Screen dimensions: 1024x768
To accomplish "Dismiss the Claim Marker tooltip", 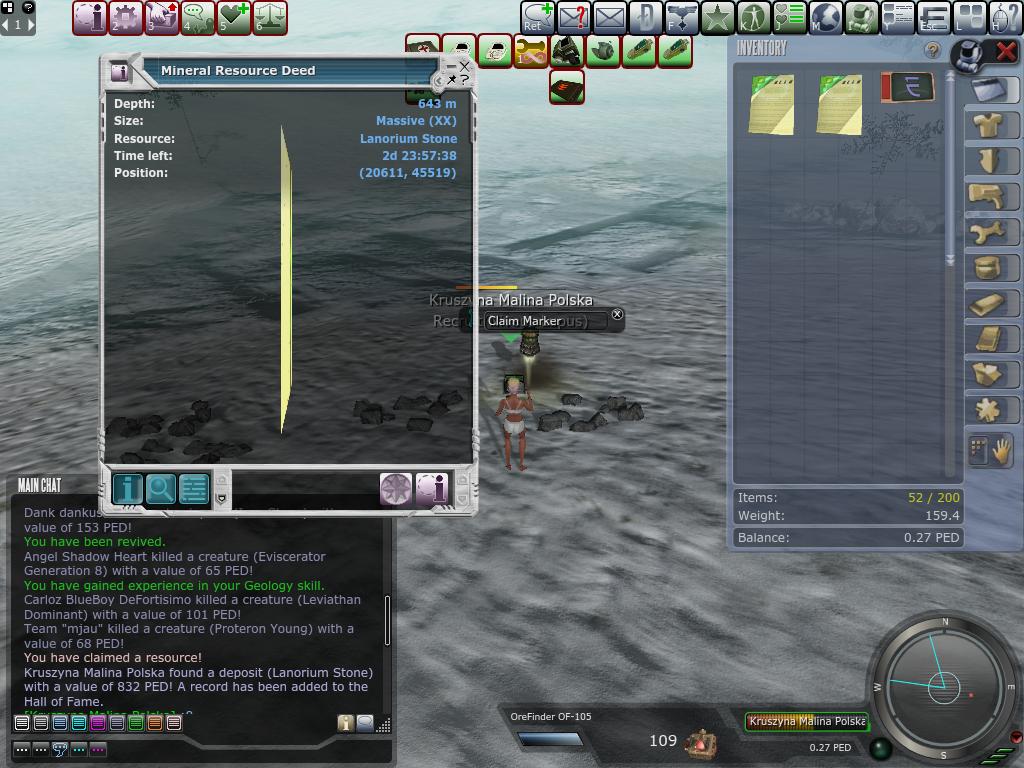I will (617, 315).
